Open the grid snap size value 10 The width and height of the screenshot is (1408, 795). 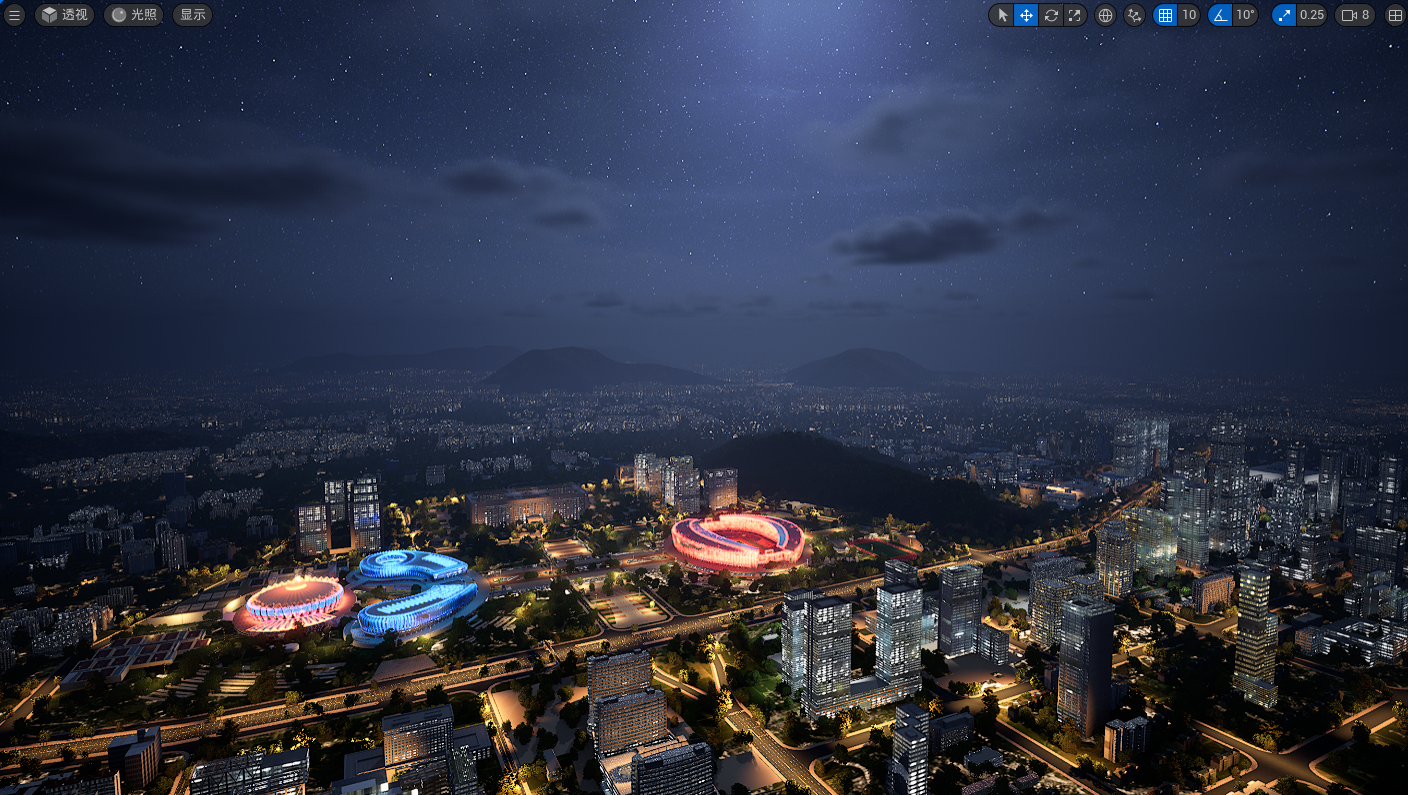point(1189,15)
